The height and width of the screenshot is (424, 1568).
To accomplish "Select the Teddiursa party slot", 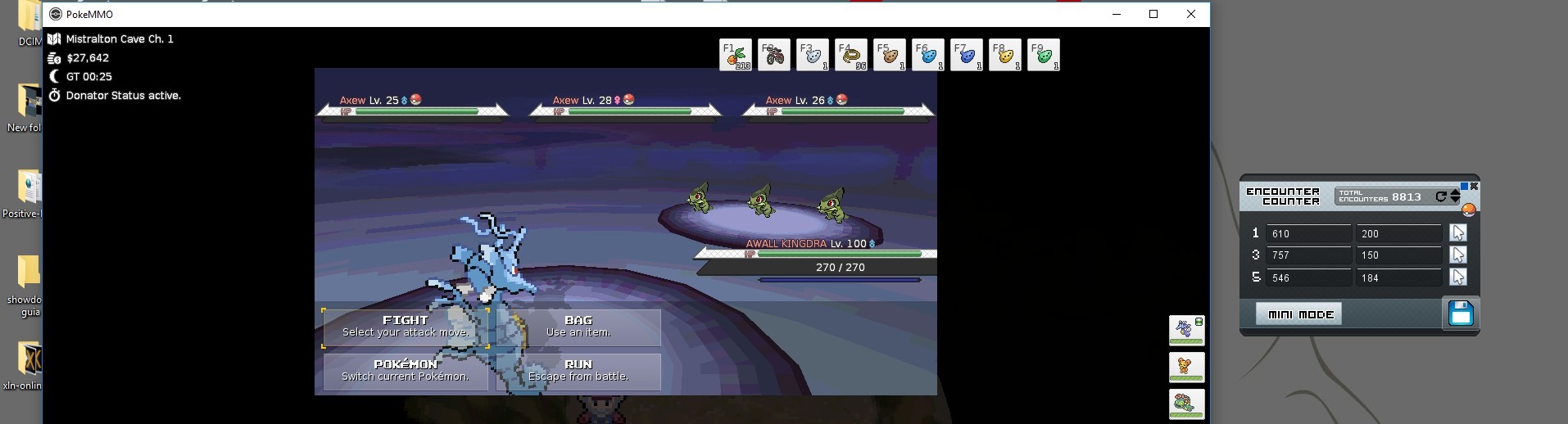I will (1186, 367).
